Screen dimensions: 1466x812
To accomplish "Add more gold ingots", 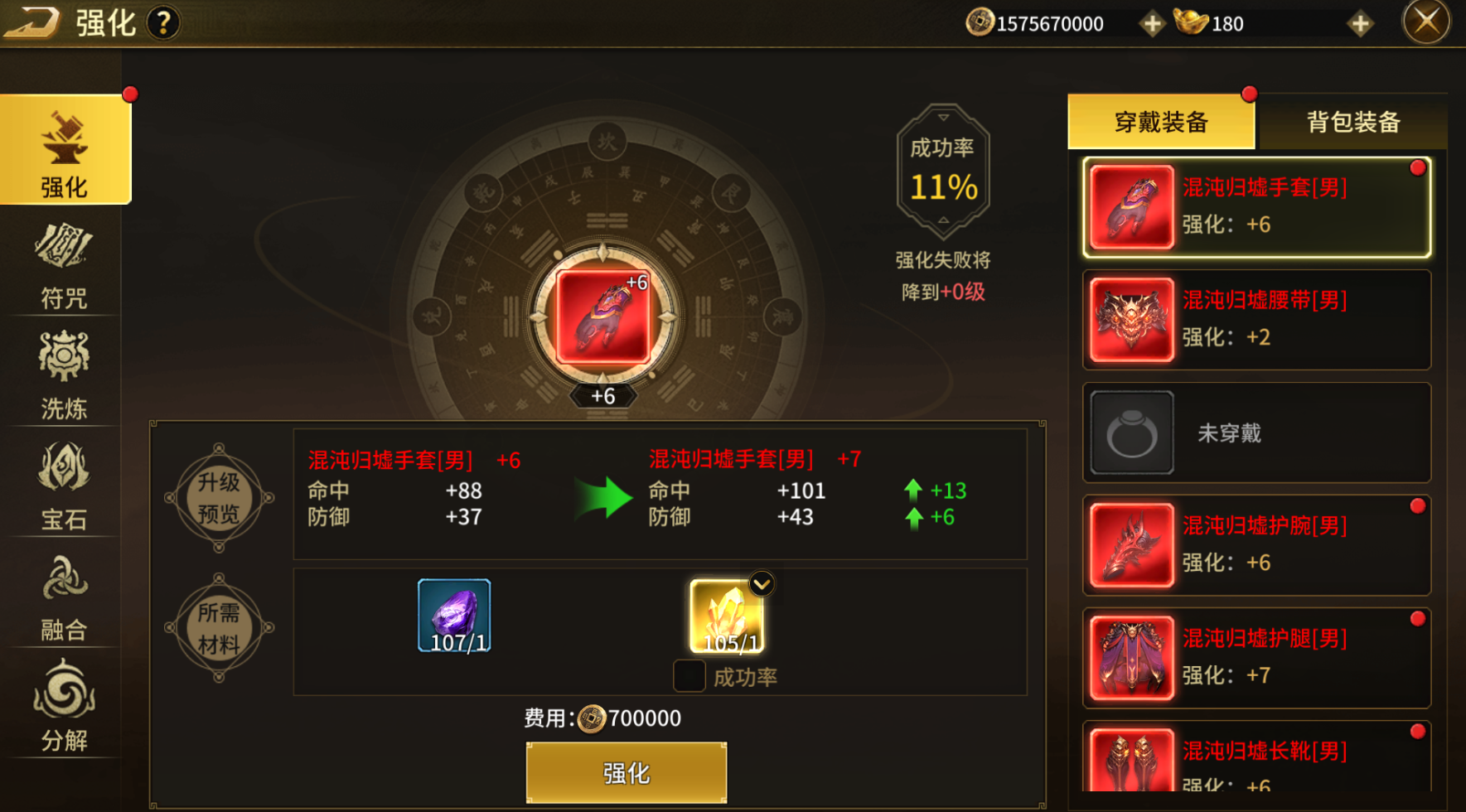I will pos(1359,24).
